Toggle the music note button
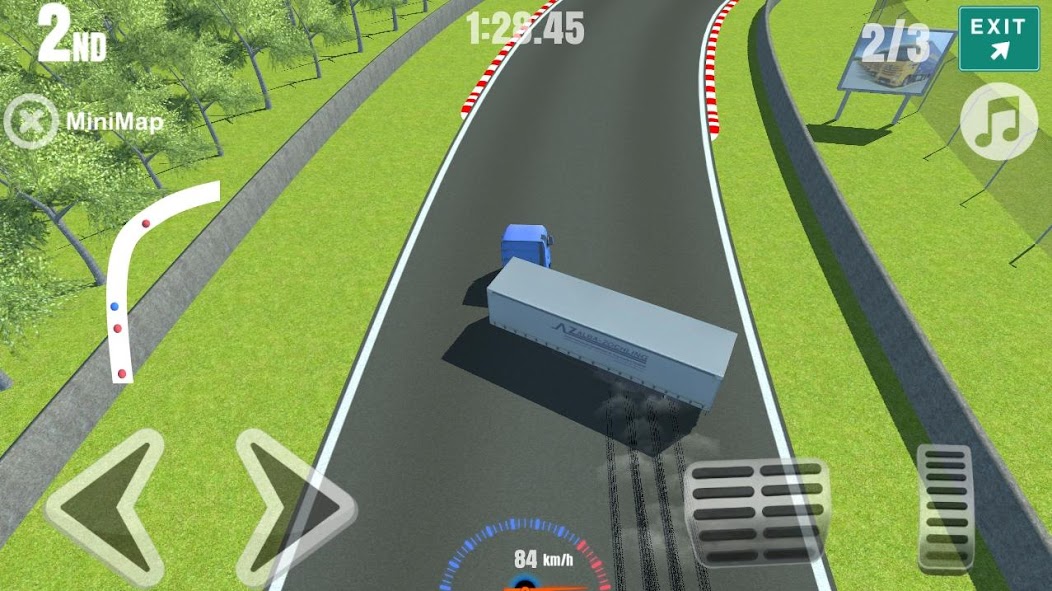Image resolution: width=1052 pixels, height=591 pixels. [998, 122]
